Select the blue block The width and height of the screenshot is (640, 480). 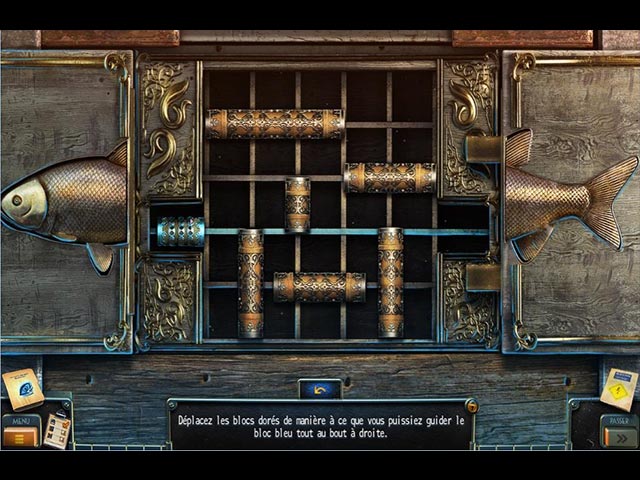click(x=181, y=232)
